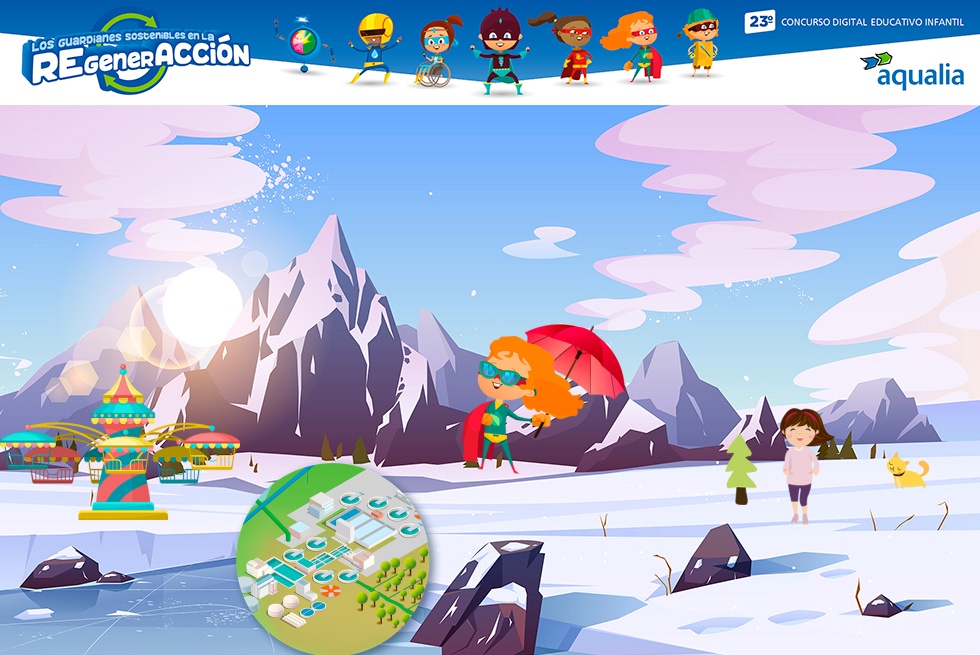Choose the red-caped guardian with ponytail
Screen dimensions: 980x655
573,48
